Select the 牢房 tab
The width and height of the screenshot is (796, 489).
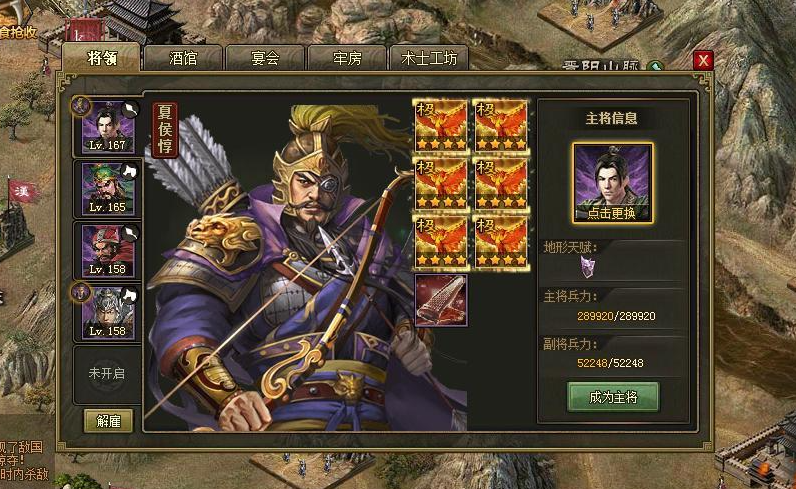[347, 58]
